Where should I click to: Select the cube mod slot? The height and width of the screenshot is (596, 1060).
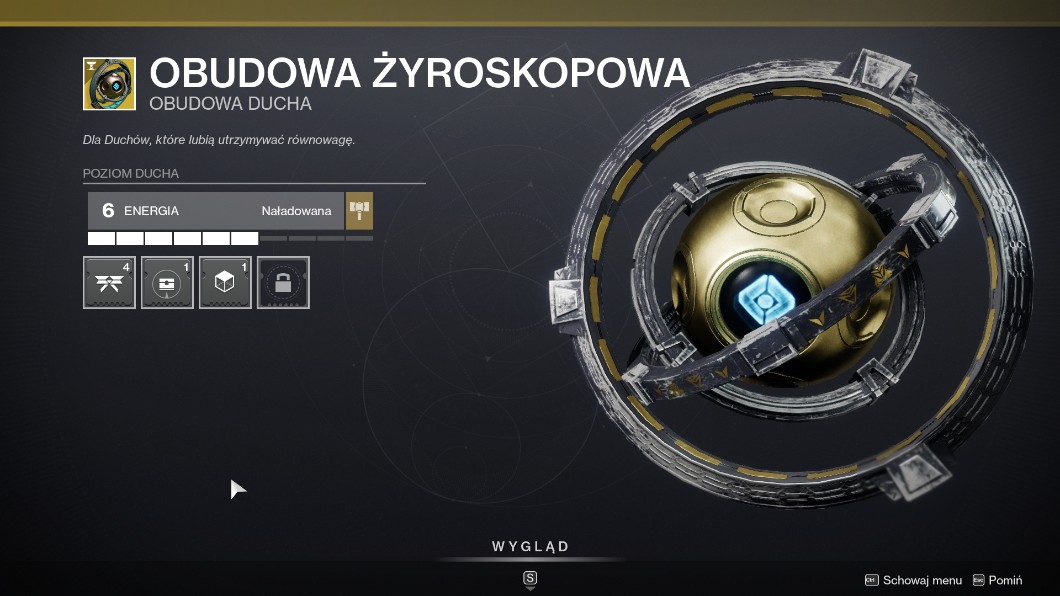coord(225,283)
